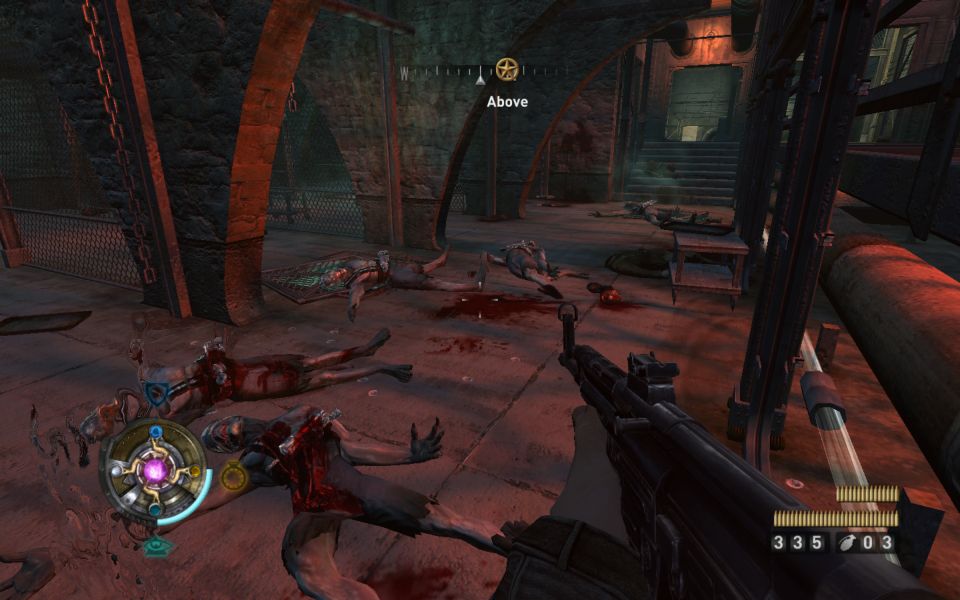Select the Thule medallion's purple crystal
The width and height of the screenshot is (960, 600).
(x=154, y=470)
